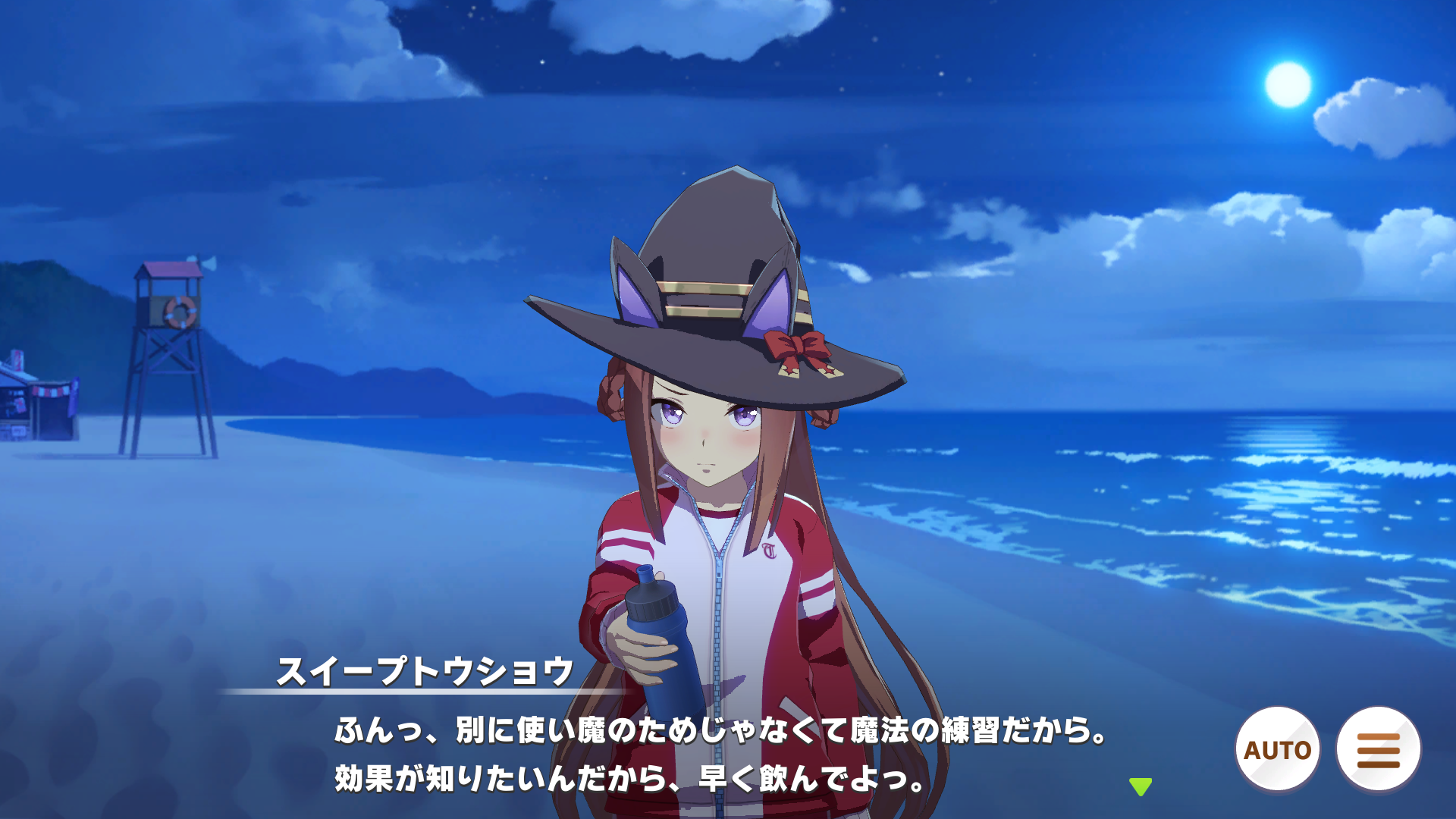Open the three-line story menu button
The image size is (1456, 819).
1378,749
